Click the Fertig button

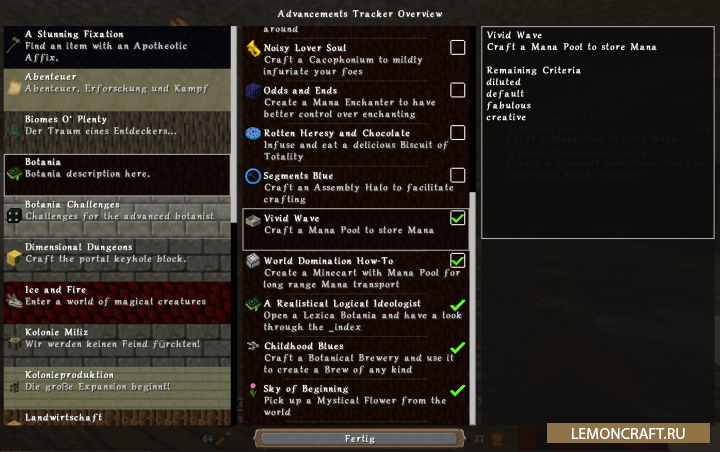coord(359,438)
